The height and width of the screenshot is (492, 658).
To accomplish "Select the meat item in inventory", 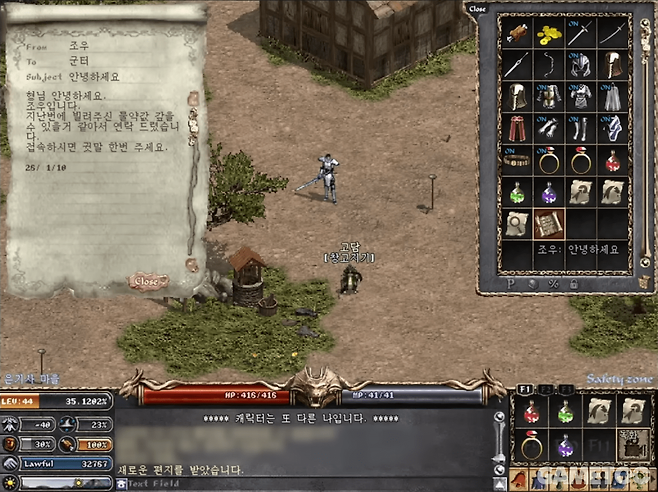I will coord(518,33).
